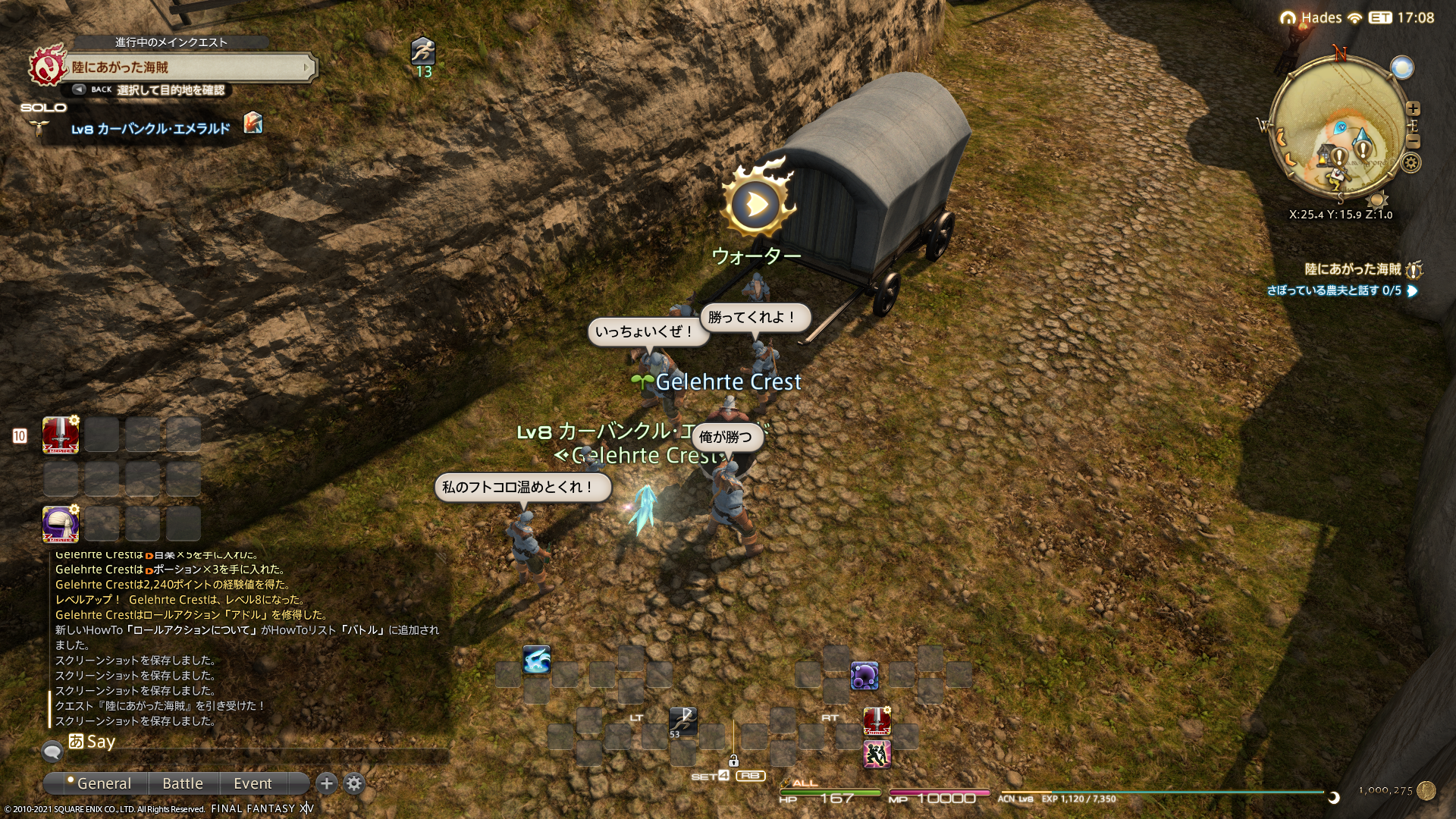This screenshot has width=1456, height=819.
Task: Click the weather icon beside the minimap
Action: pyautogui.click(x=1402, y=67)
